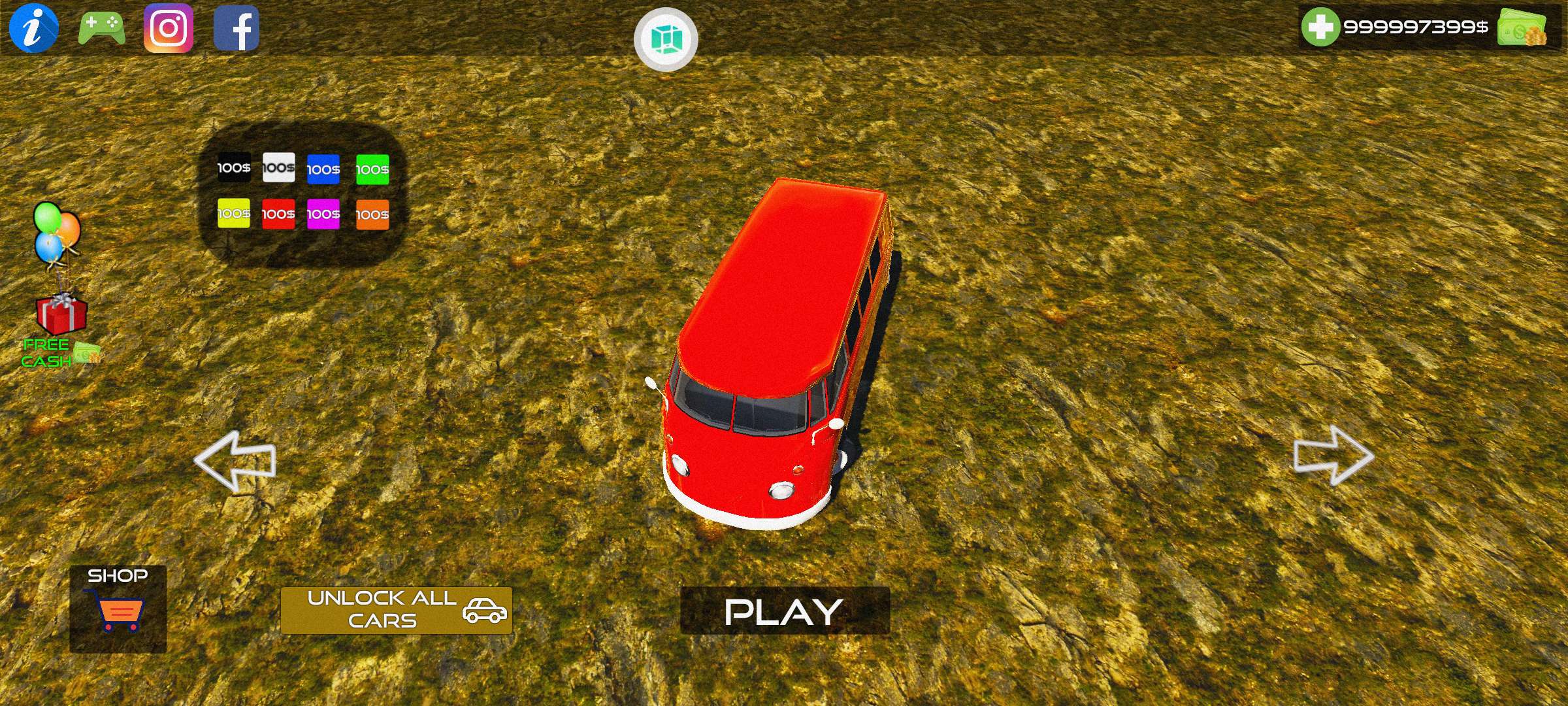Select the green 100$ paint swatch
The height and width of the screenshot is (706, 1568).
tap(372, 169)
